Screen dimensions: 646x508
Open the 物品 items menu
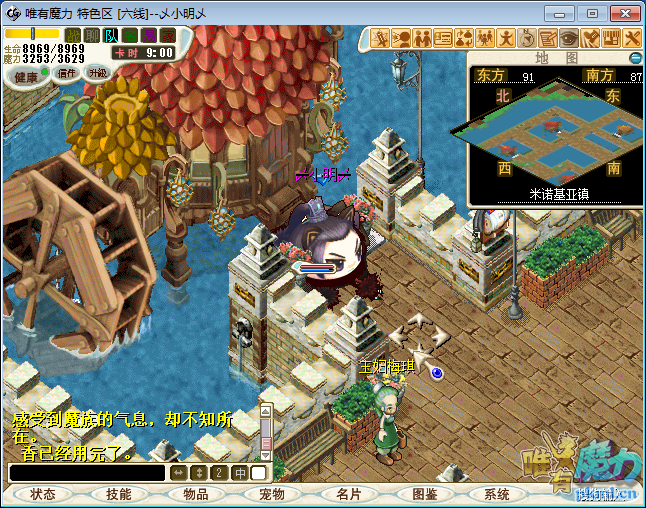point(196,494)
